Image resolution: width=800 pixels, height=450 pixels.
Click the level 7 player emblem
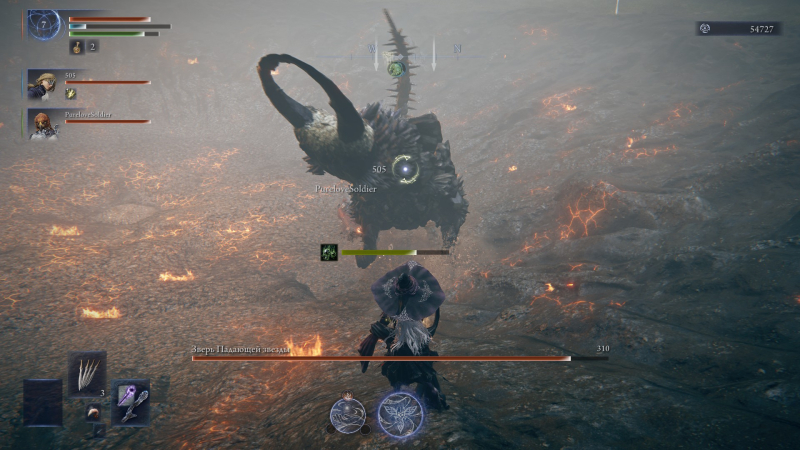pyautogui.click(x=44, y=24)
